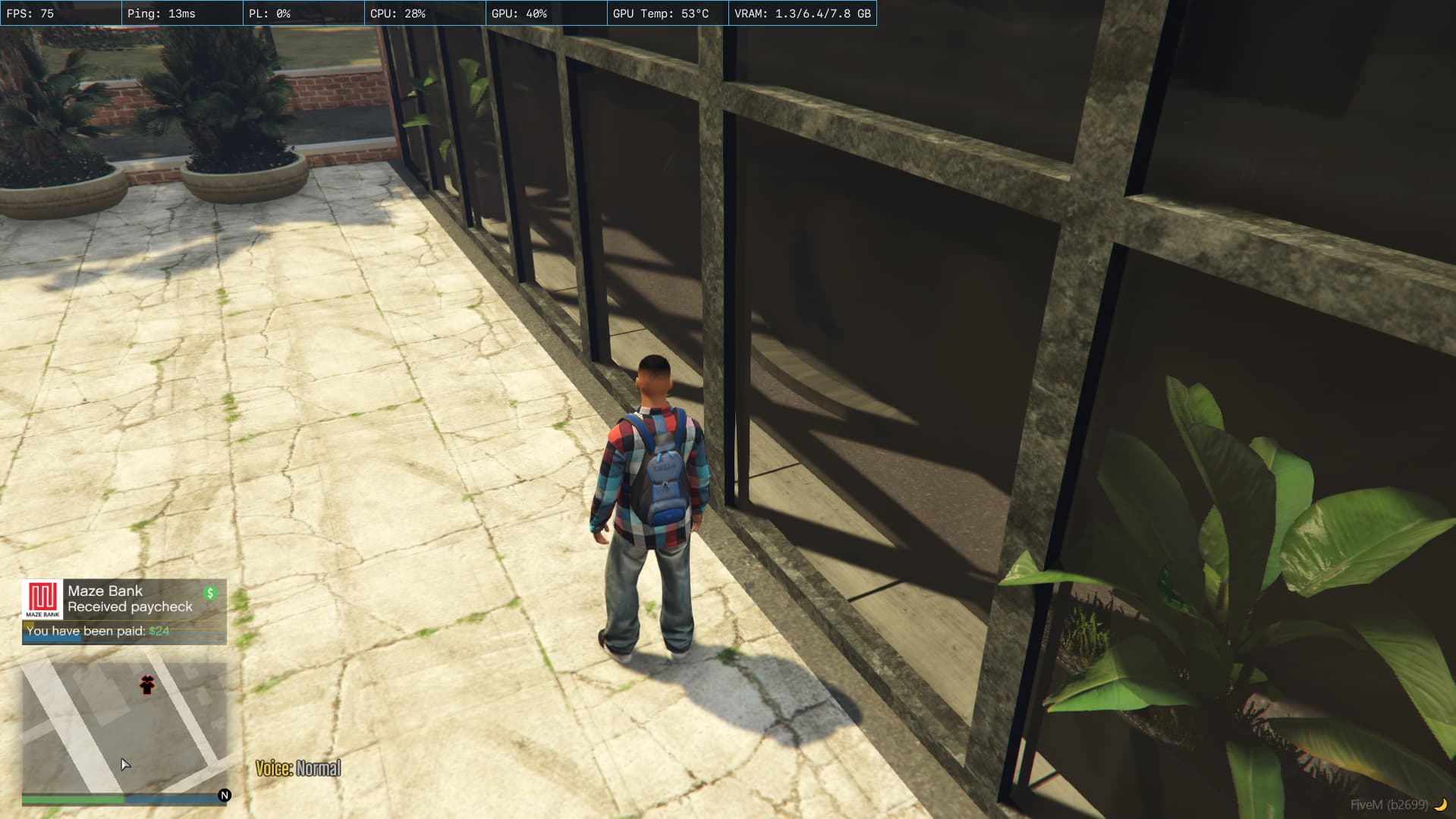Viewport: 1456px width, 819px height.
Task: Click the N compass indicator on the minimap
Action: [224, 795]
